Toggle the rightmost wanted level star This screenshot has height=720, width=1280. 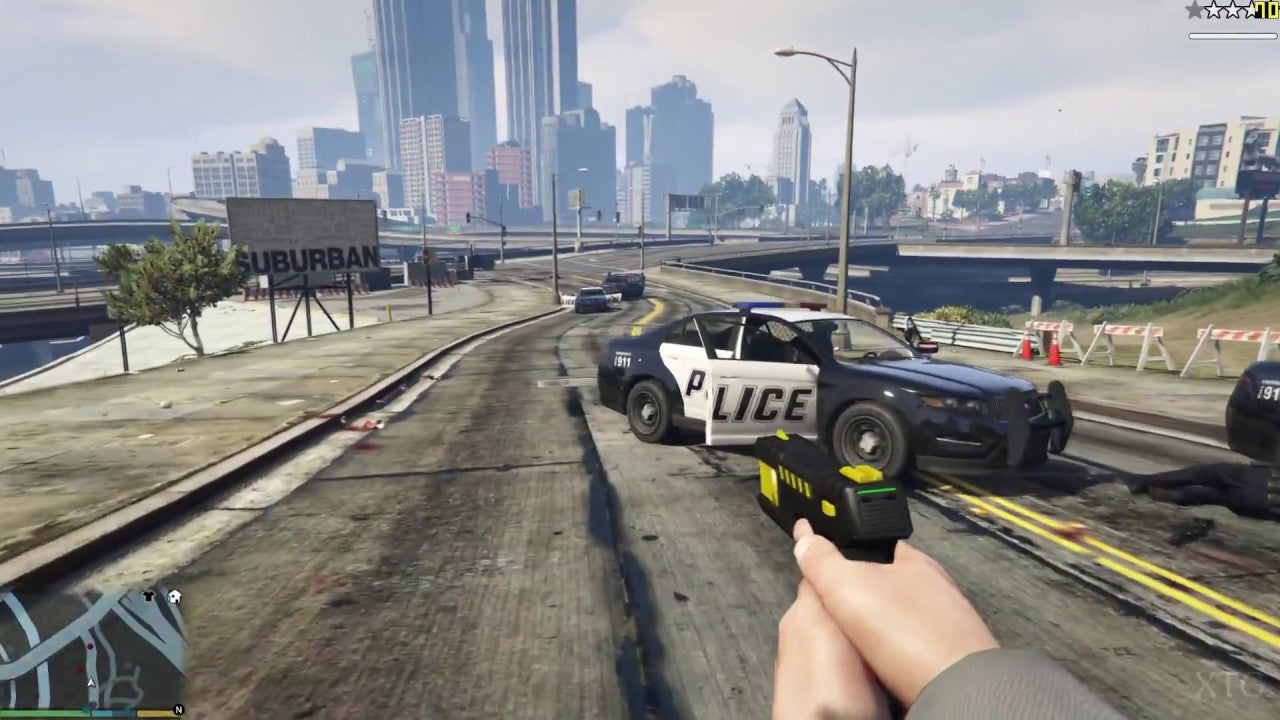click(1250, 9)
